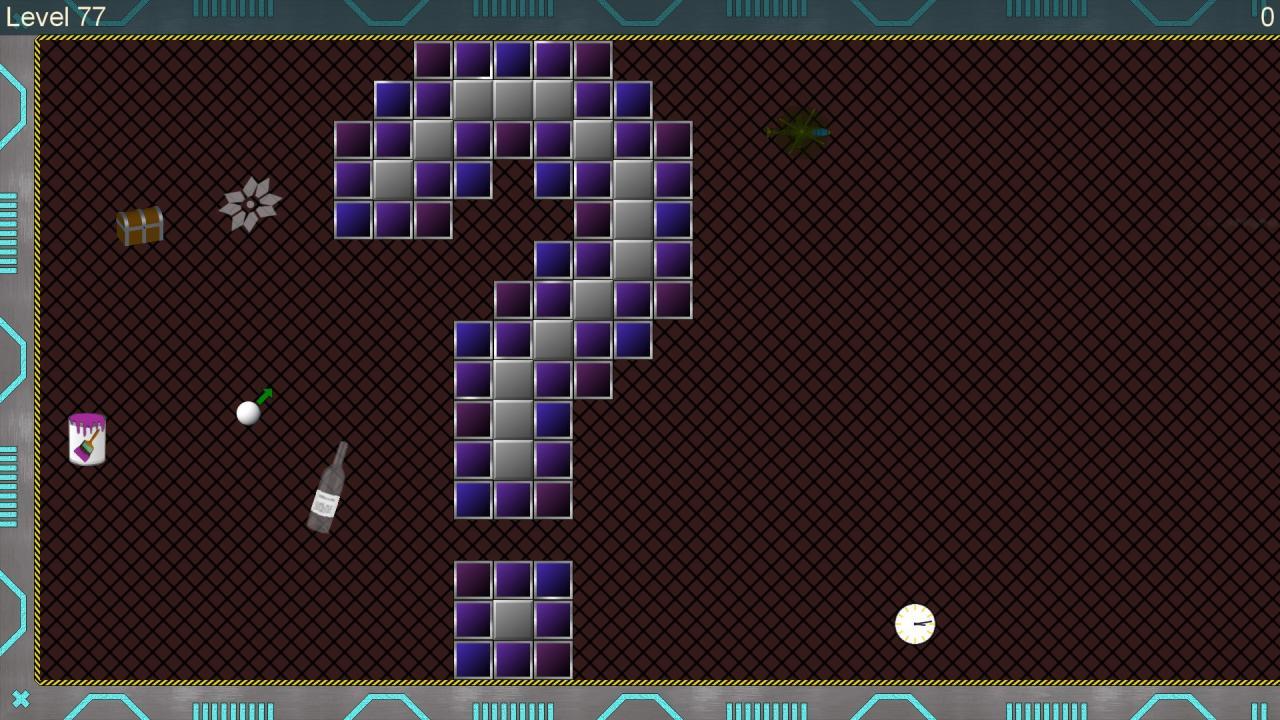Click the spinning silver pinwheel

click(x=248, y=203)
